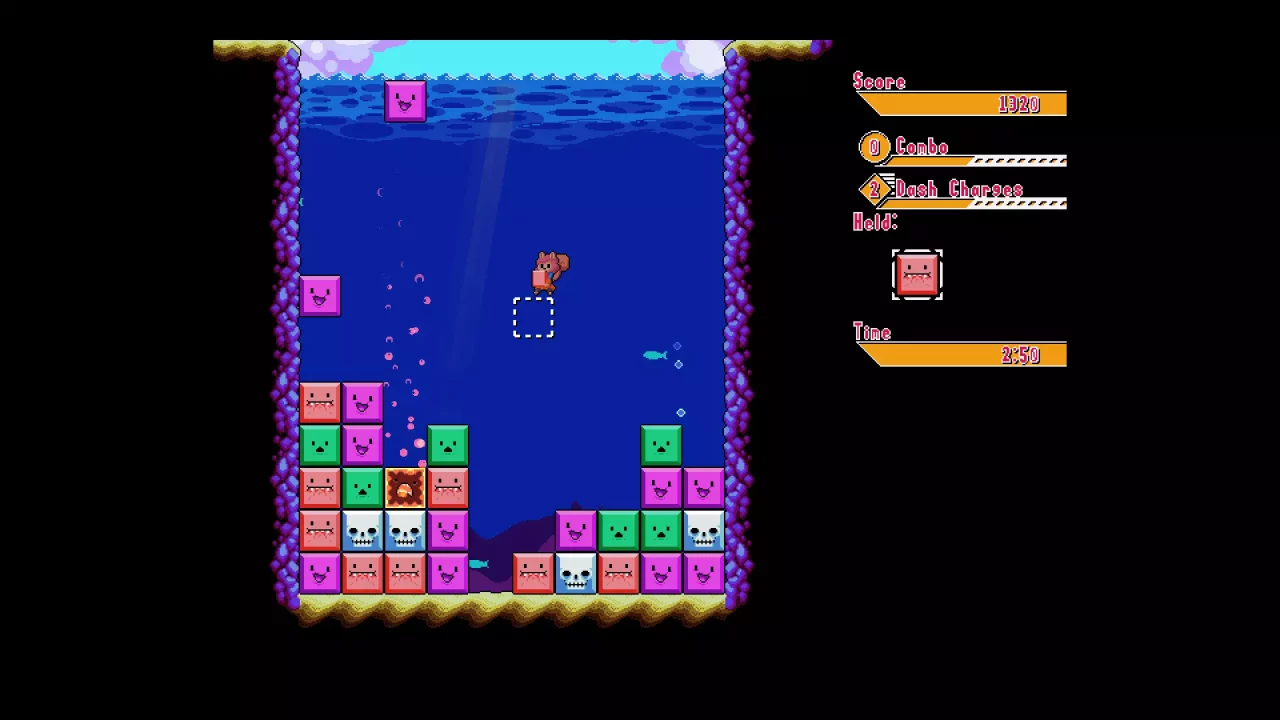1280x720 pixels.
Task: Expand the Held block preview panel
Action: tap(916, 275)
